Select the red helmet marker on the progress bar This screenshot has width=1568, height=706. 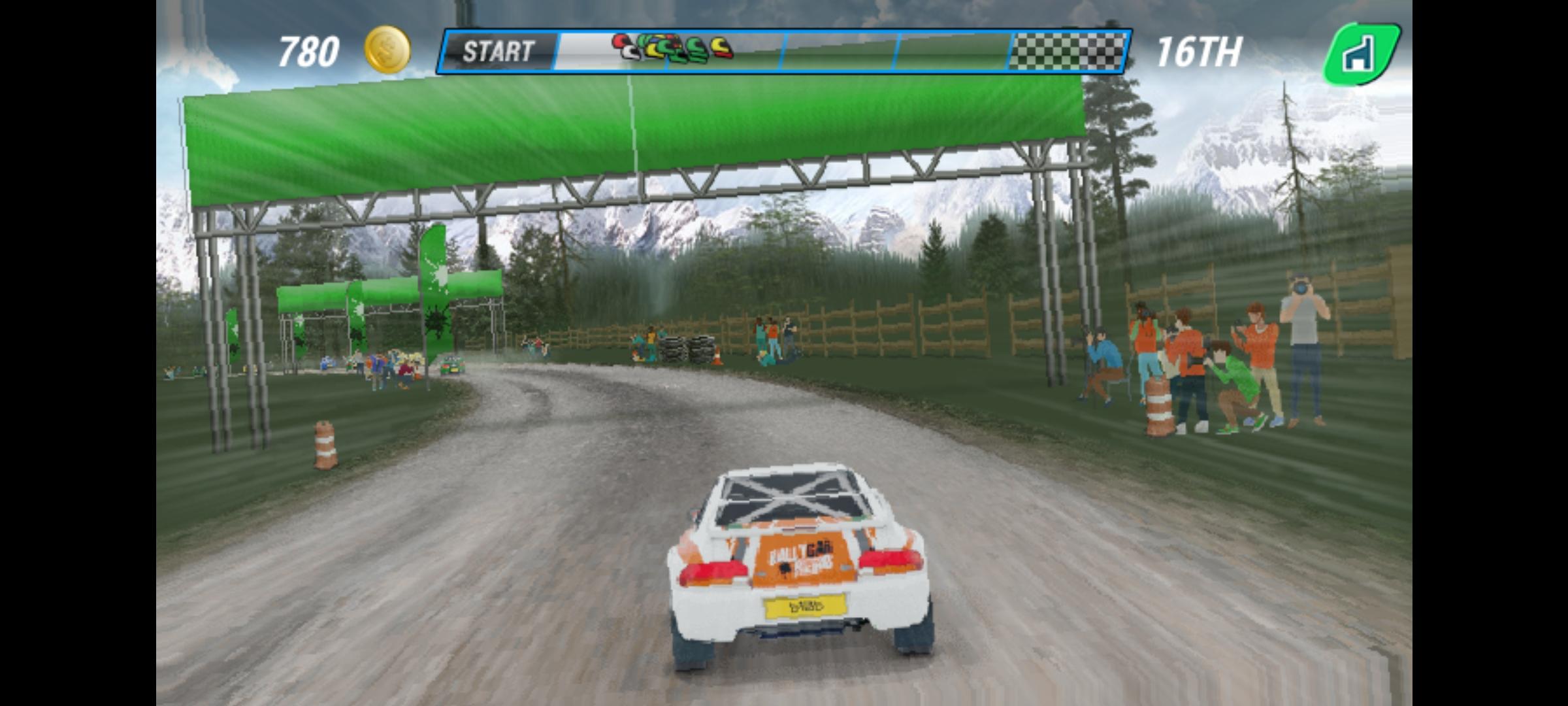pyautogui.click(x=618, y=41)
